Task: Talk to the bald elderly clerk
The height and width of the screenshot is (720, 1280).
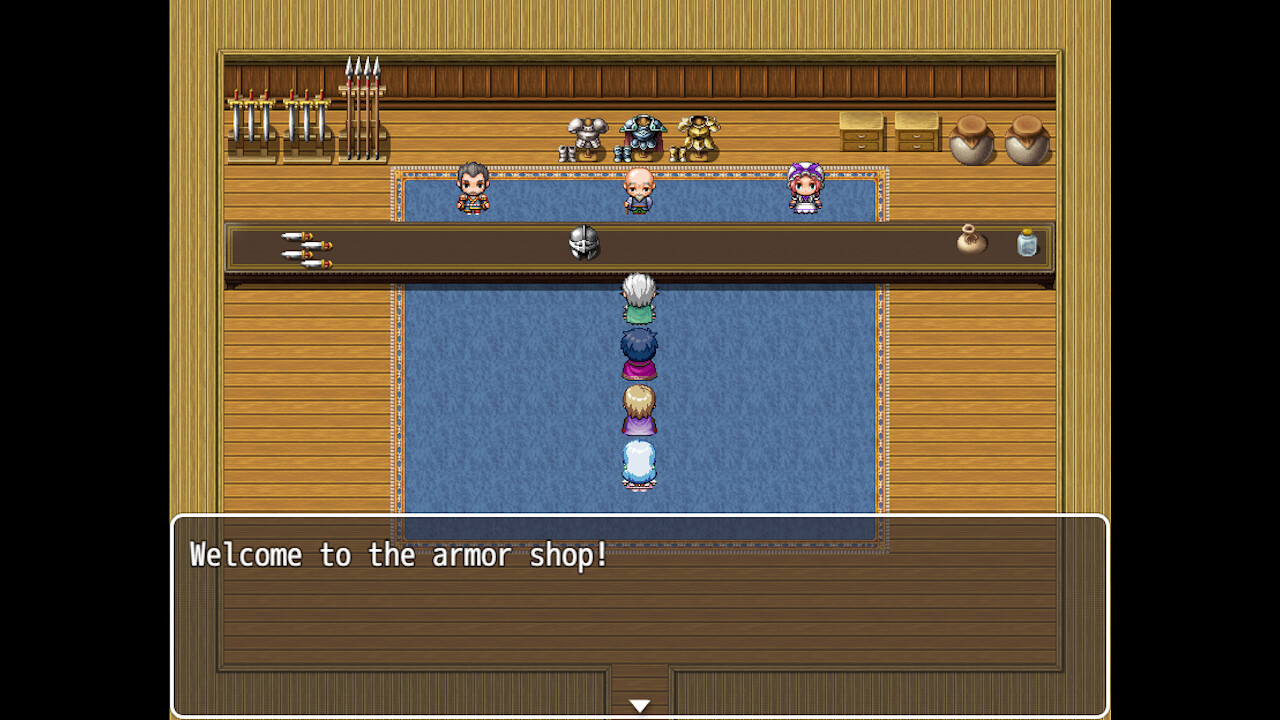Action: coord(640,190)
